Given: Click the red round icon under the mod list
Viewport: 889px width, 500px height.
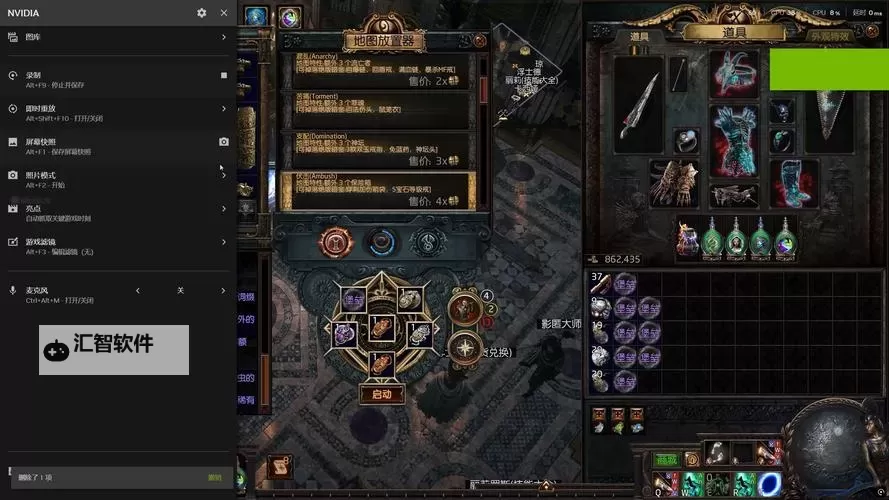Looking at the screenshot, I should point(334,242).
